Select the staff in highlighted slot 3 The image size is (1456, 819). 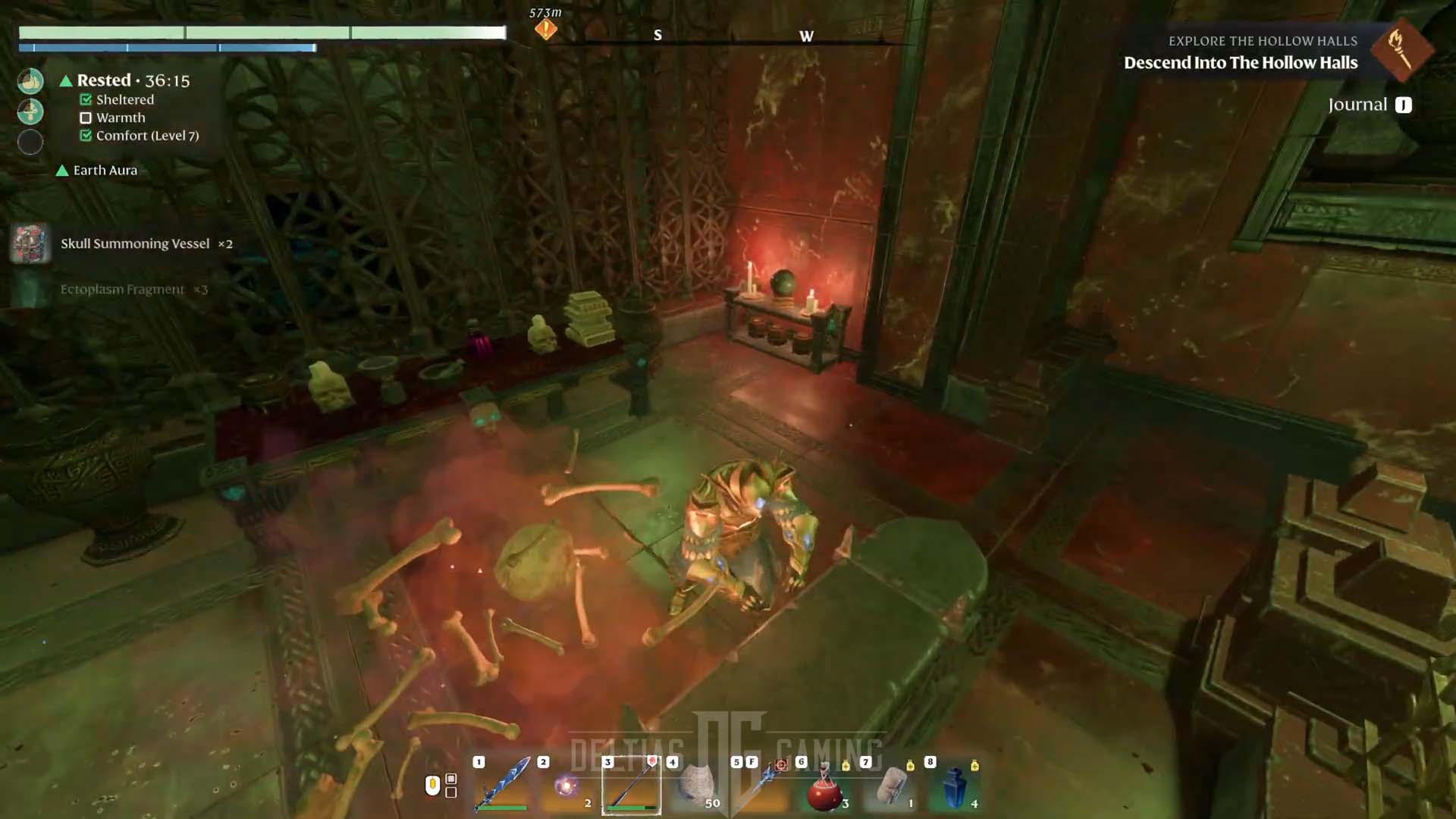(631, 786)
